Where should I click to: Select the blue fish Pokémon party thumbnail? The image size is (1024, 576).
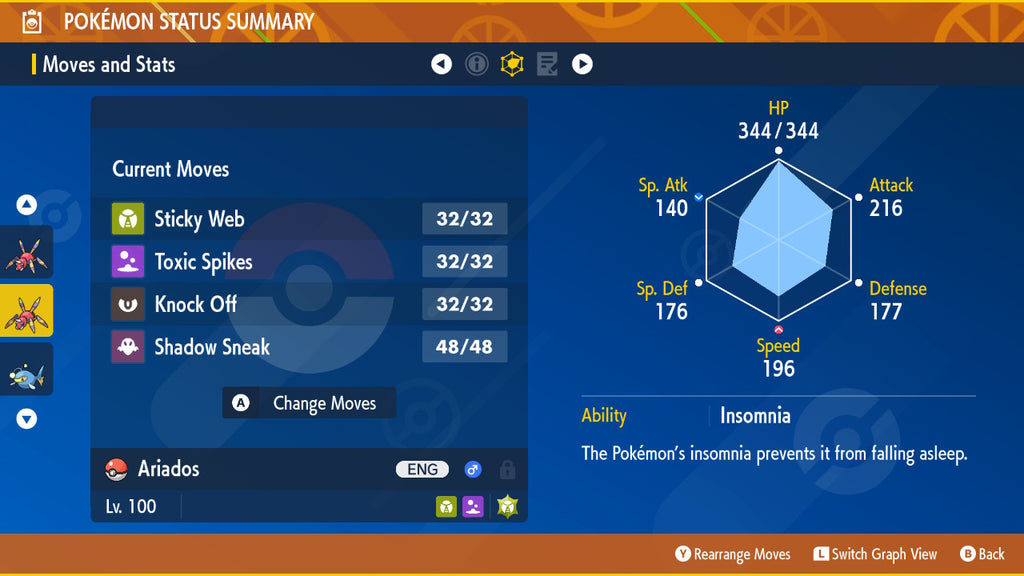click(x=27, y=370)
